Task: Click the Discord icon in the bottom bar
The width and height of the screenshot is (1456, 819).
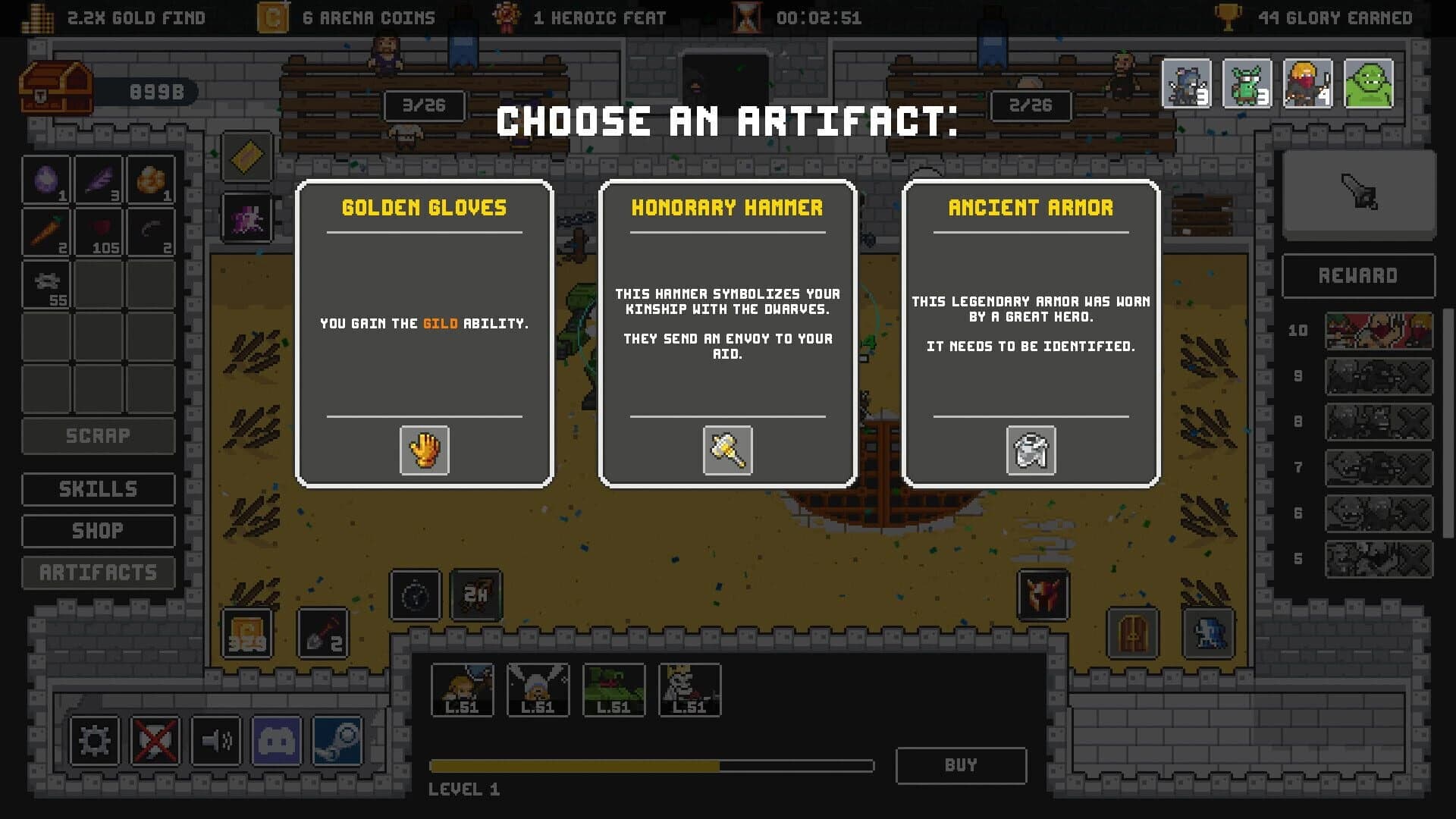Action: click(x=278, y=742)
